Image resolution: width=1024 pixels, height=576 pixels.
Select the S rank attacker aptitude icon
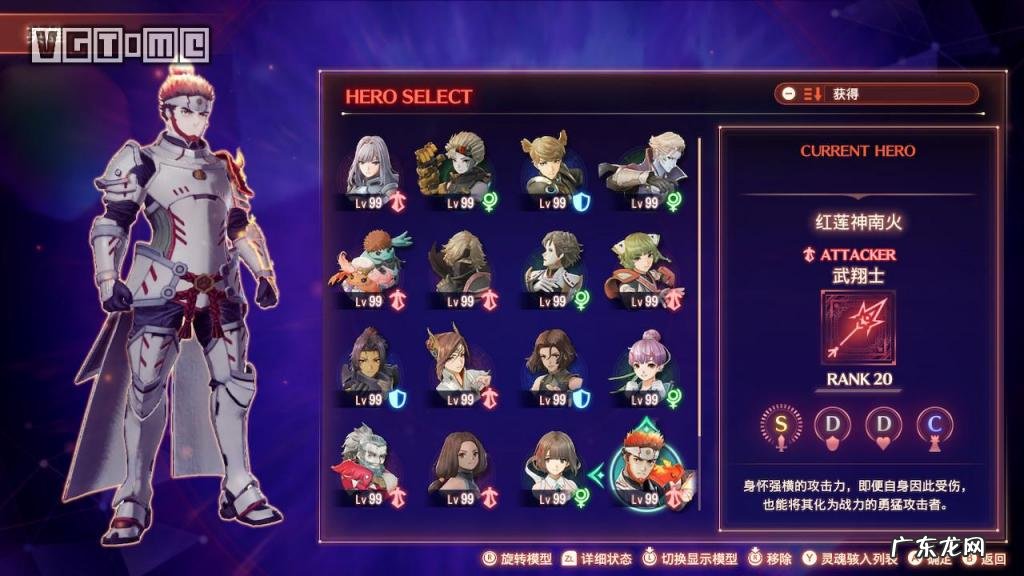[x=781, y=424]
